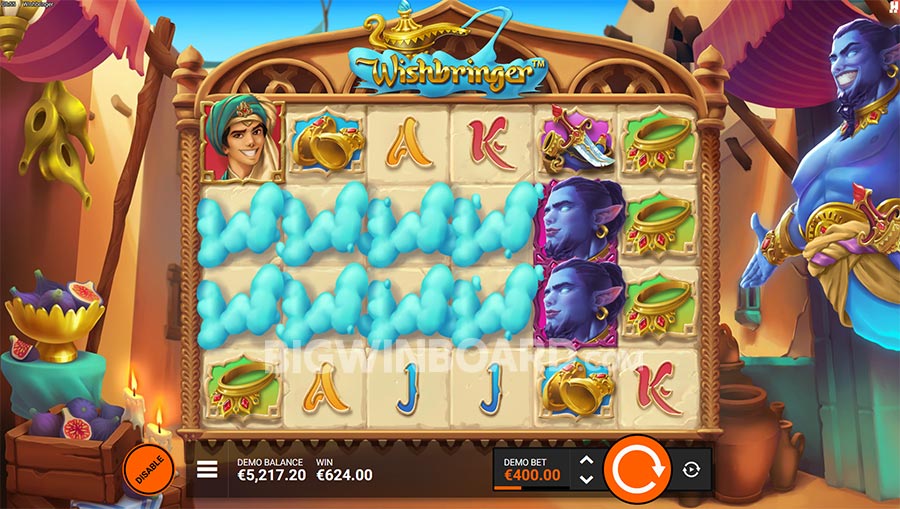Open the Demo Bet €400.00 selector
Screen dimensions: 900x509
tap(531, 469)
